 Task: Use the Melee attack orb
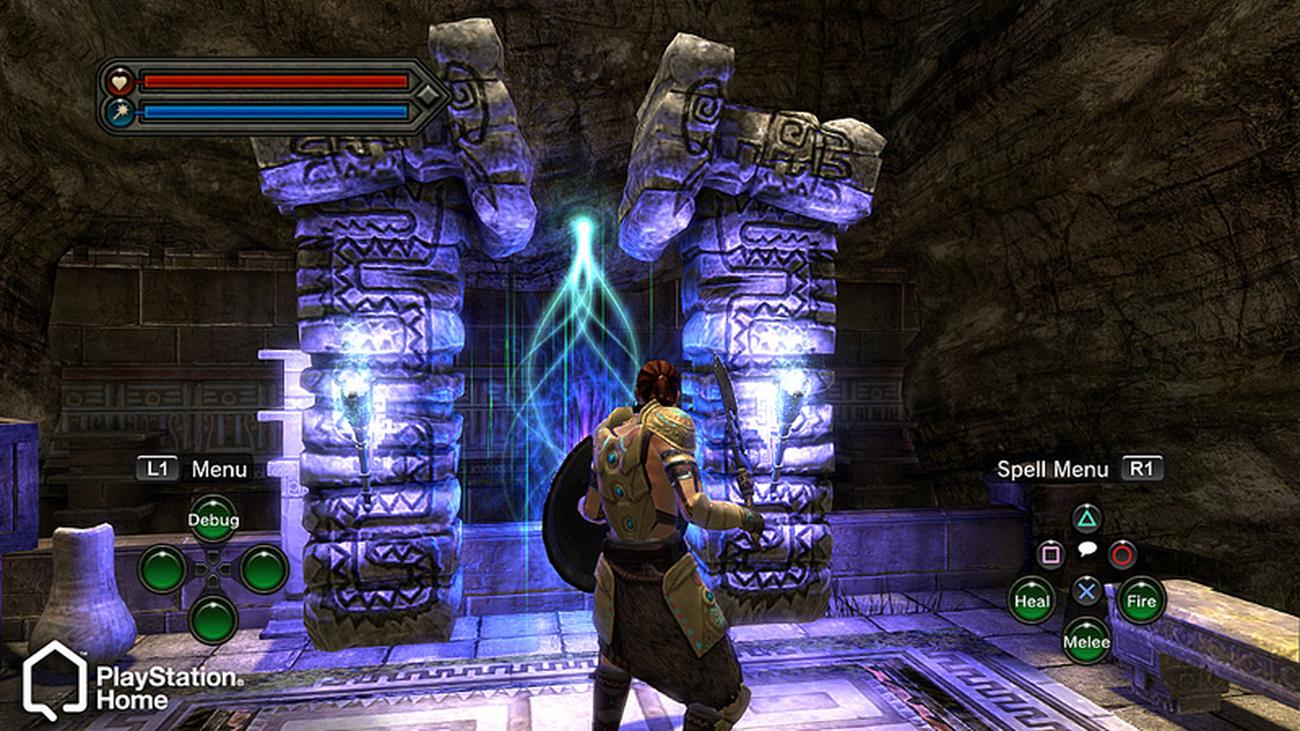(1086, 641)
